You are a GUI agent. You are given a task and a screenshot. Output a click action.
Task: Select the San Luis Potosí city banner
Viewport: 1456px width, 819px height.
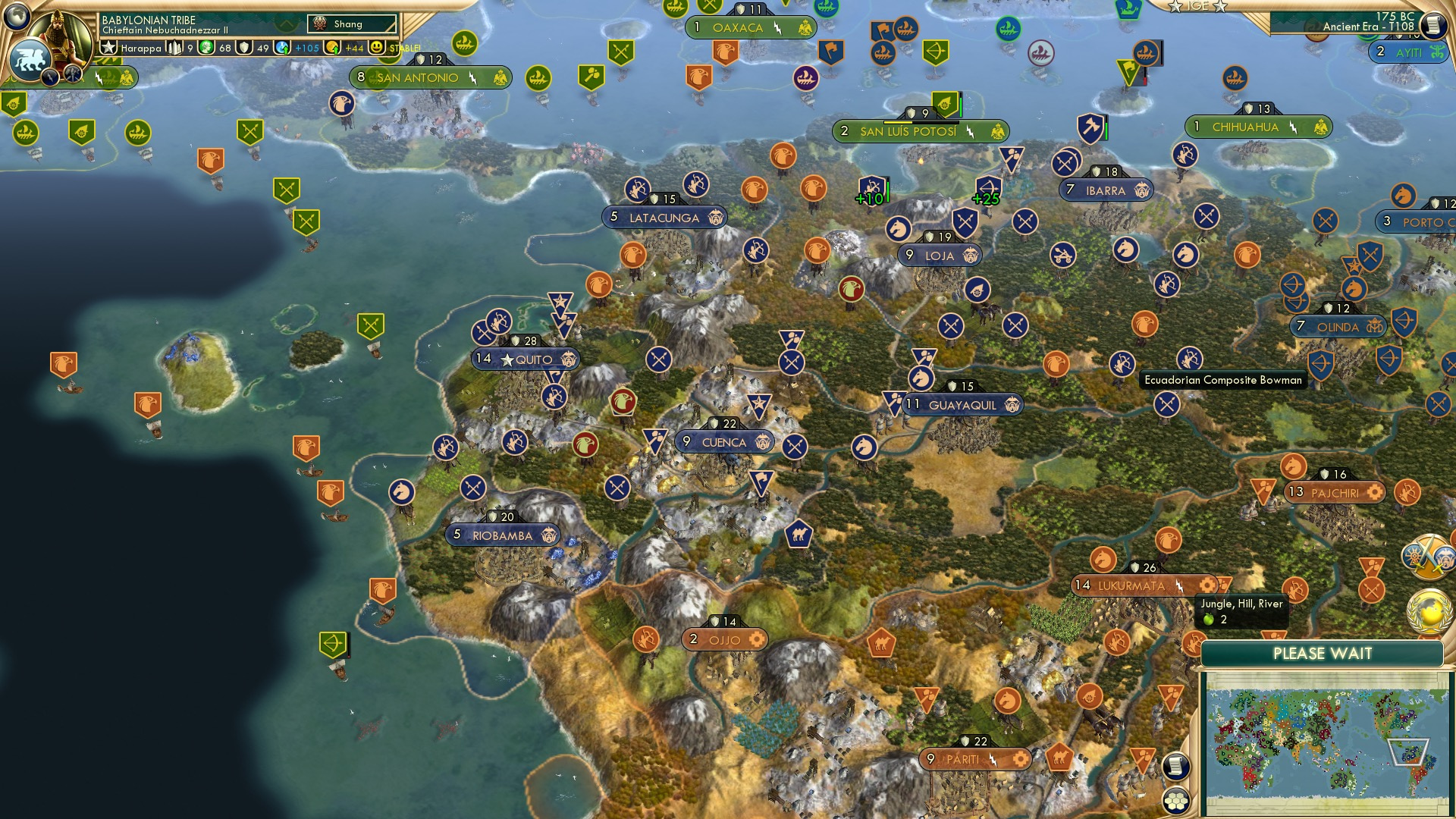click(x=908, y=132)
